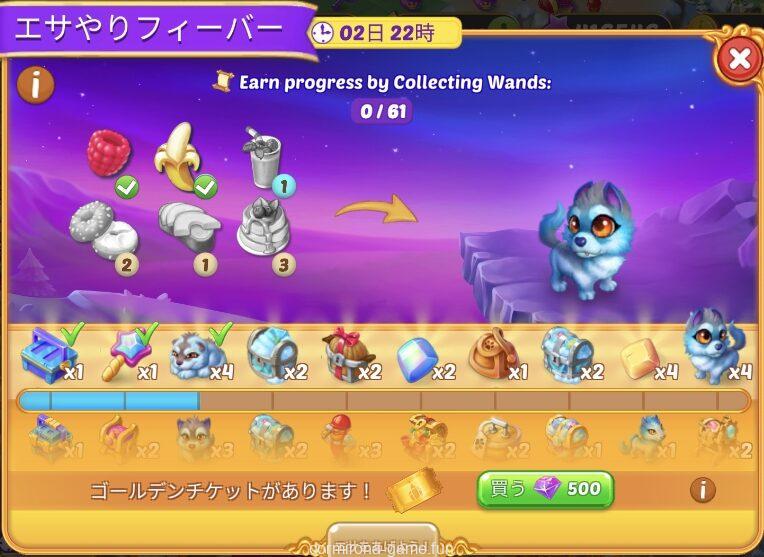Open the info button beside the event title
Viewport: 764px width, 557px height.
[x=36, y=85]
